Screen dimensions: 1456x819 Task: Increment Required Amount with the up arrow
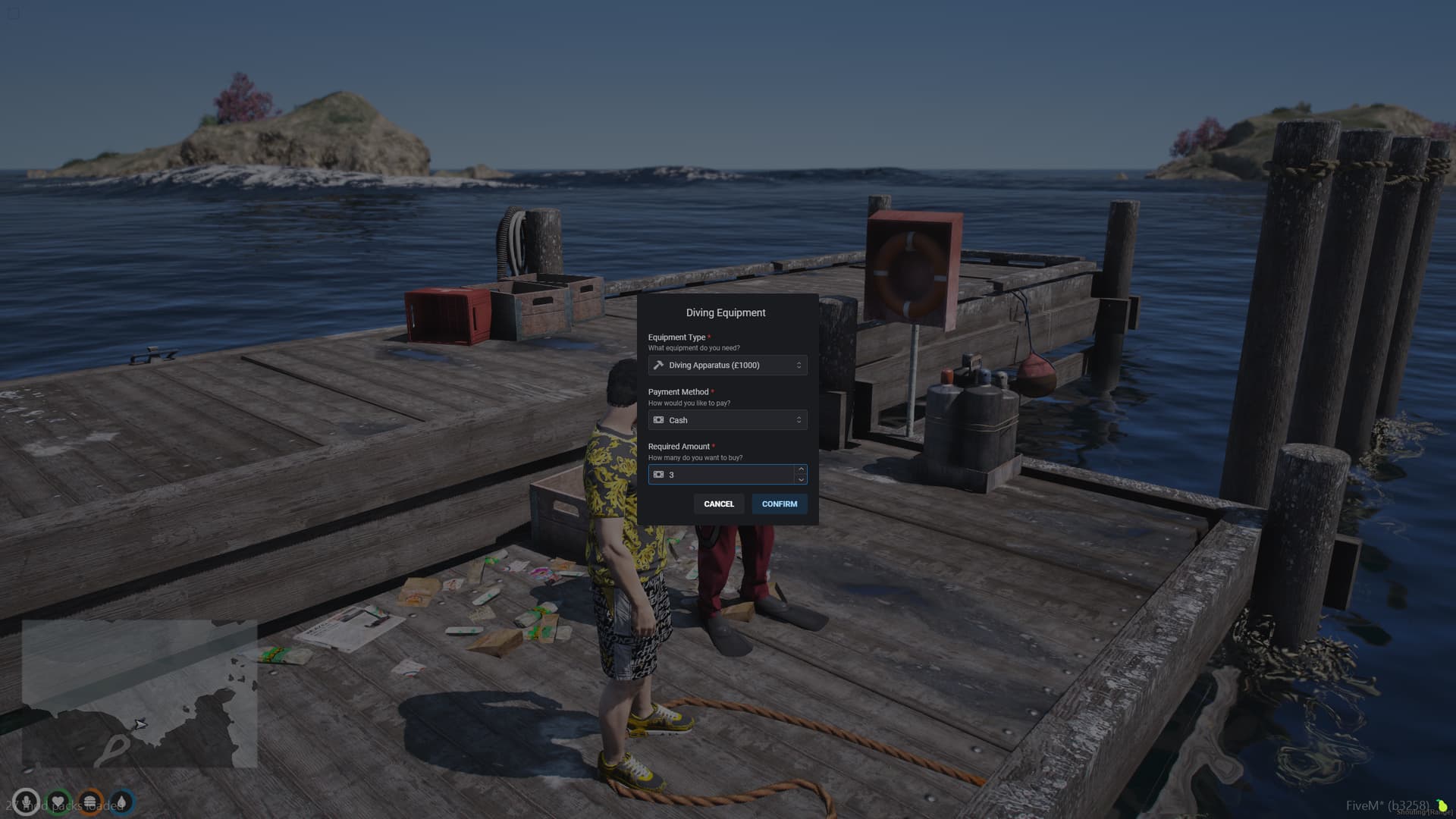(801, 469)
